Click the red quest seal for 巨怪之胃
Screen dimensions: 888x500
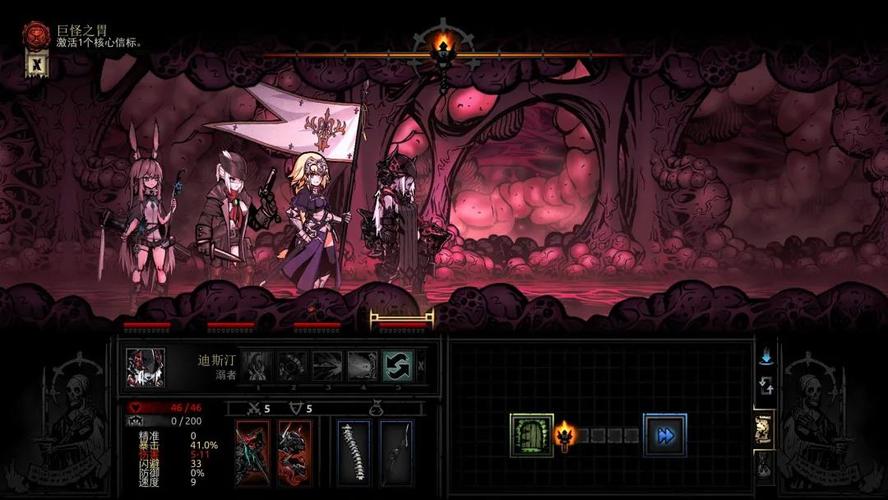[x=36, y=36]
